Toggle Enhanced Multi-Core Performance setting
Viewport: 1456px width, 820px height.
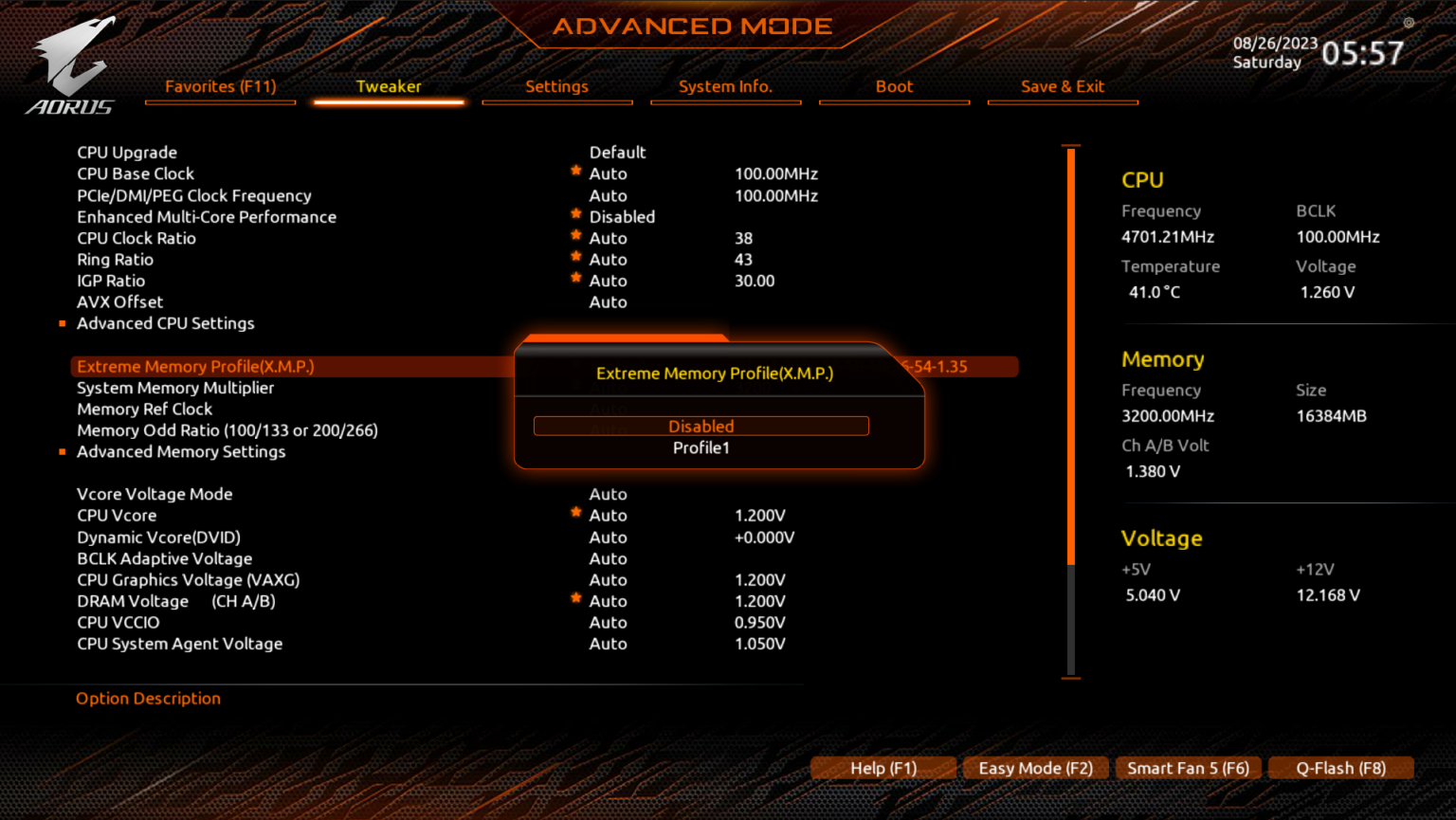[207, 216]
